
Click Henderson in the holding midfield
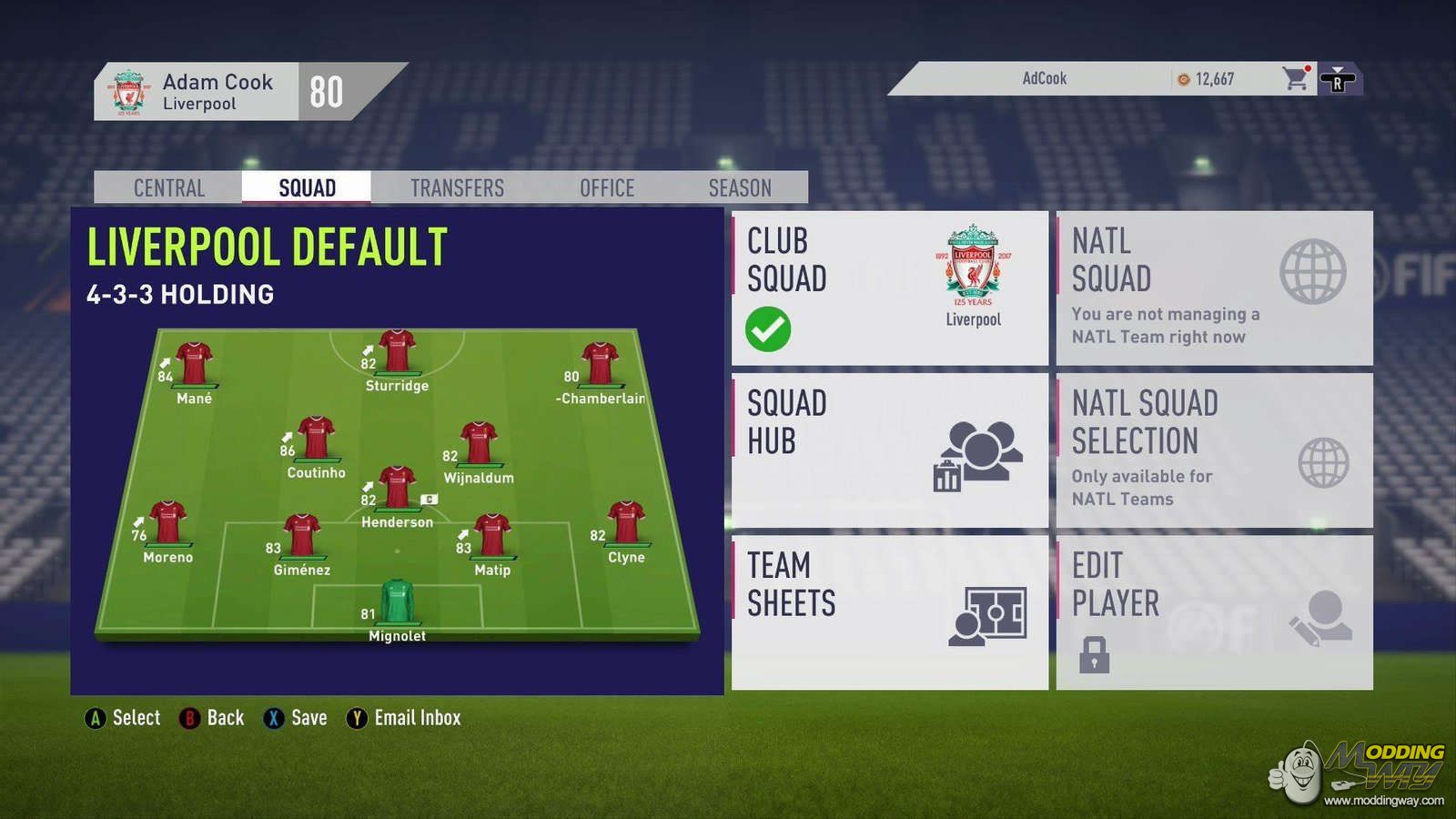(x=397, y=491)
